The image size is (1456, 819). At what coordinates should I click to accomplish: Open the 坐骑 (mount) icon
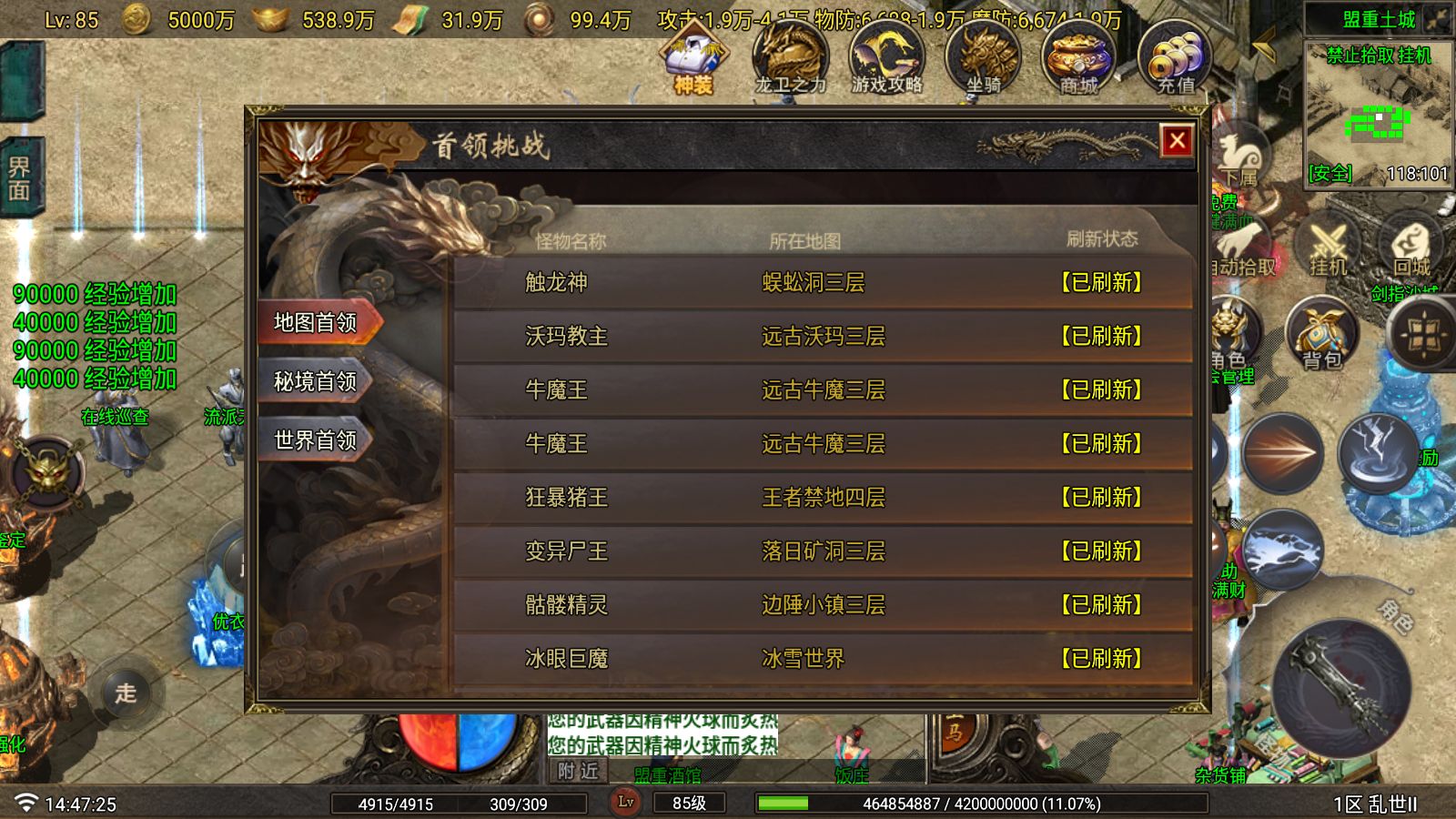tap(981, 59)
